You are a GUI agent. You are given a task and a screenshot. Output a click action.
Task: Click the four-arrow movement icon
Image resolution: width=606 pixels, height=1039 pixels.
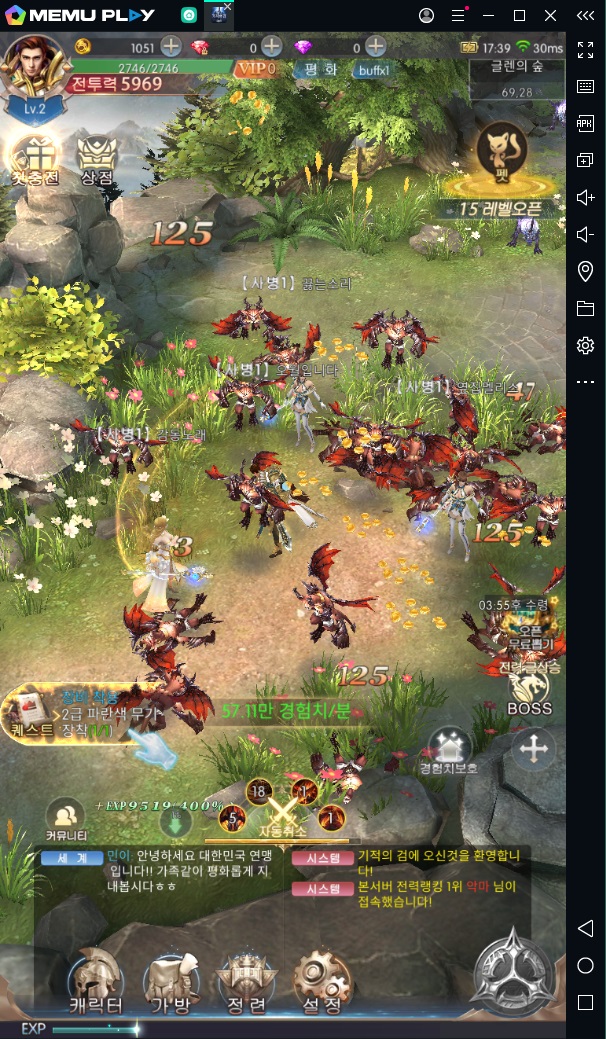click(532, 748)
